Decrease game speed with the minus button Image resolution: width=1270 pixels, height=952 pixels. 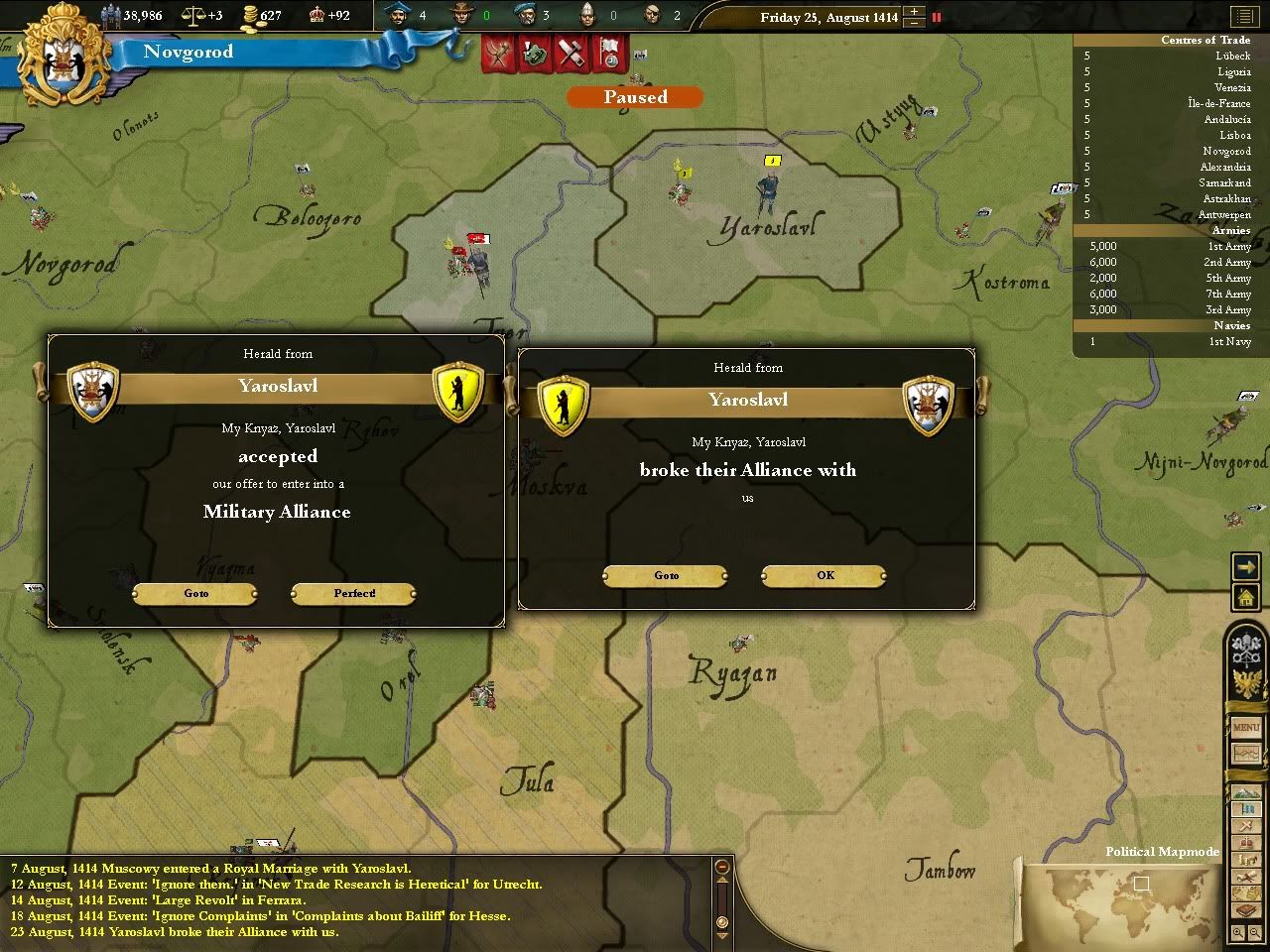pyautogui.click(x=914, y=23)
